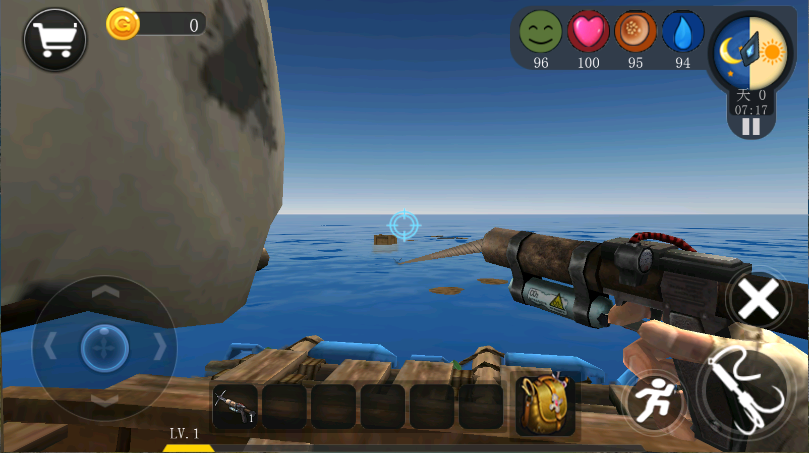Tap the gold coin currency icon
The width and height of the screenshot is (809, 453).
pyautogui.click(x=122, y=25)
